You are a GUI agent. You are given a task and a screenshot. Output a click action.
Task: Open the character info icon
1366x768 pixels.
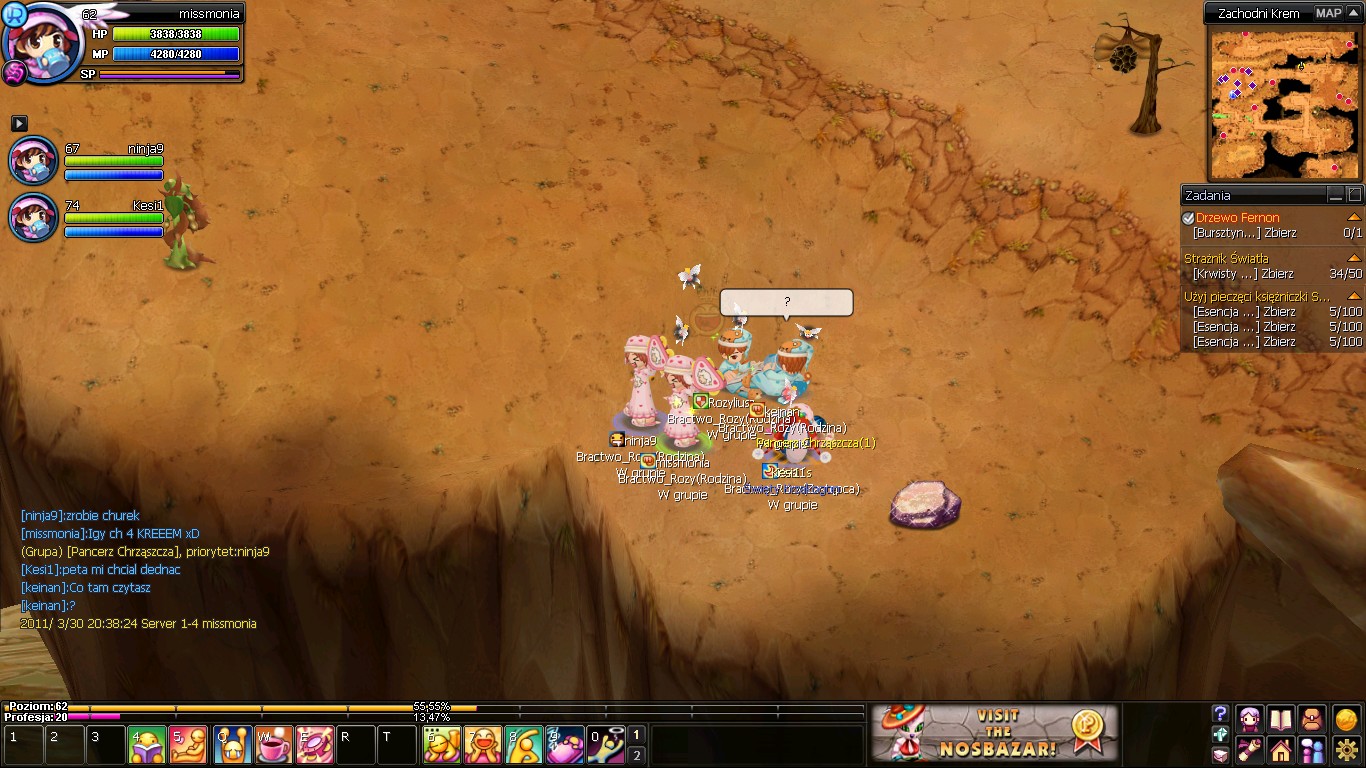(x=1249, y=718)
